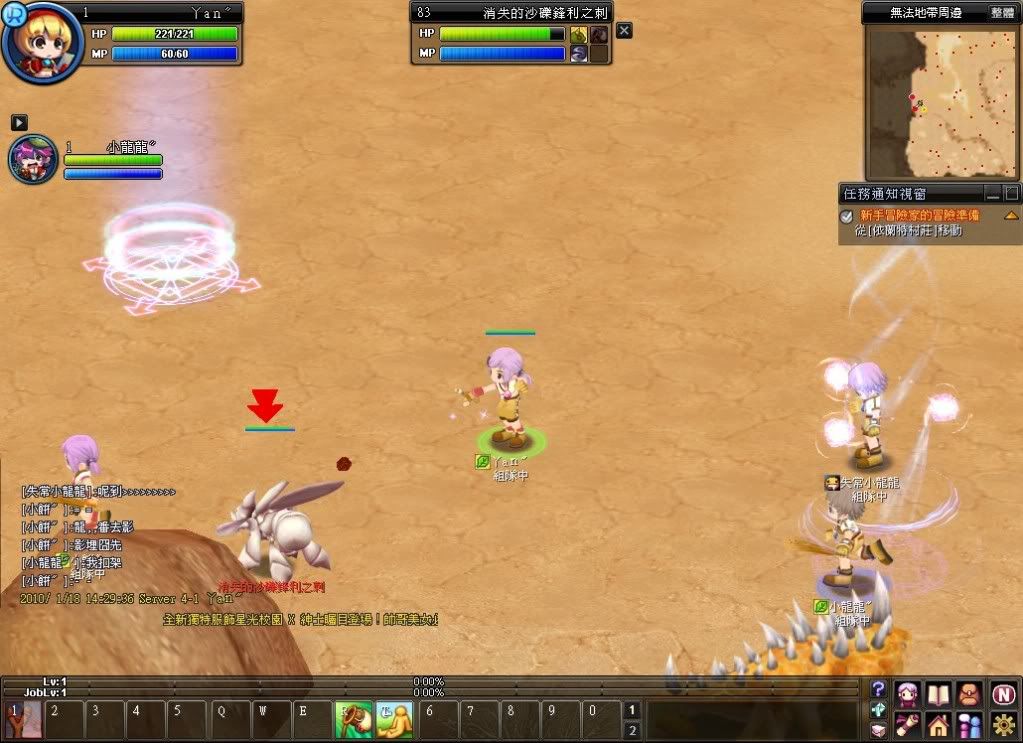Open the character info icon

907,693
